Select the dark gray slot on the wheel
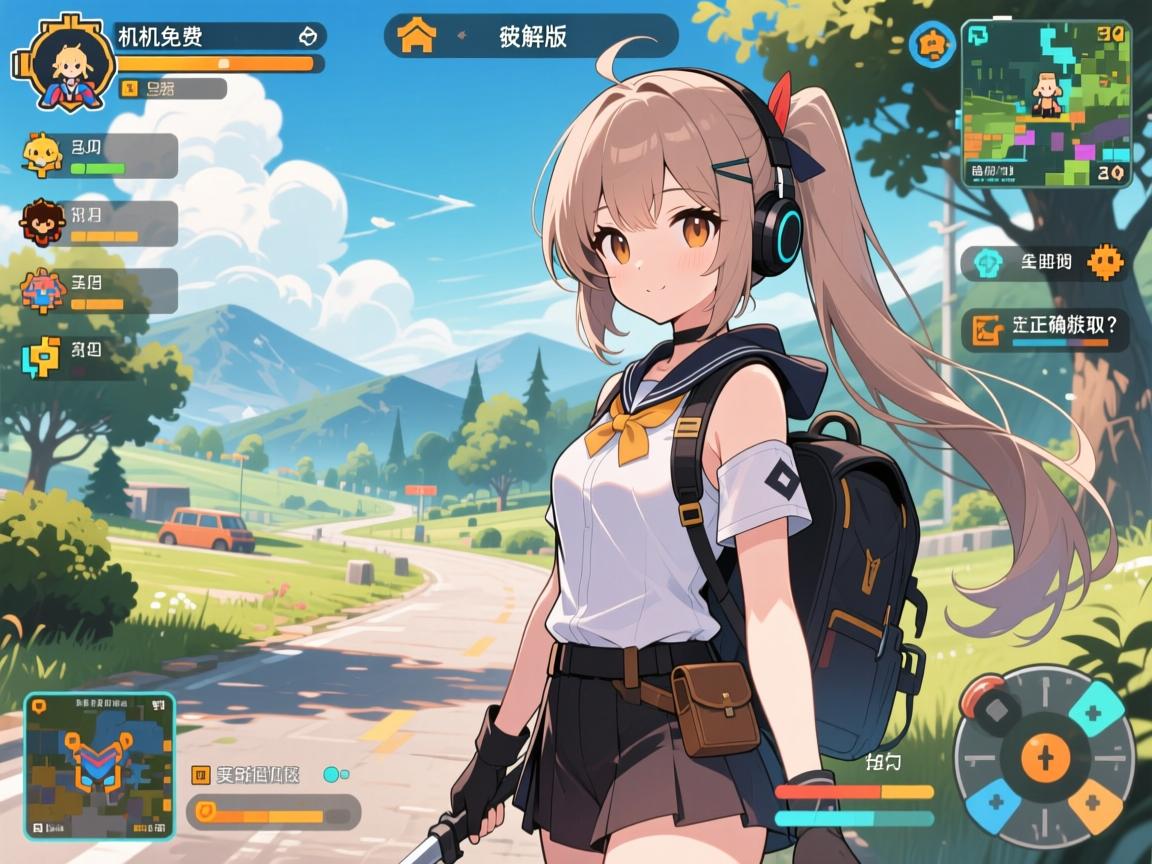The width and height of the screenshot is (1152, 864). 996,713
